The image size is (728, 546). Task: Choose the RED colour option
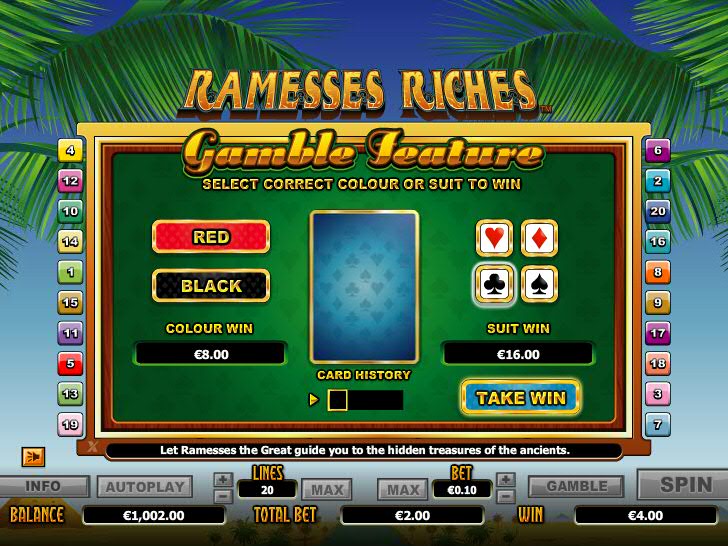pyautogui.click(x=211, y=237)
